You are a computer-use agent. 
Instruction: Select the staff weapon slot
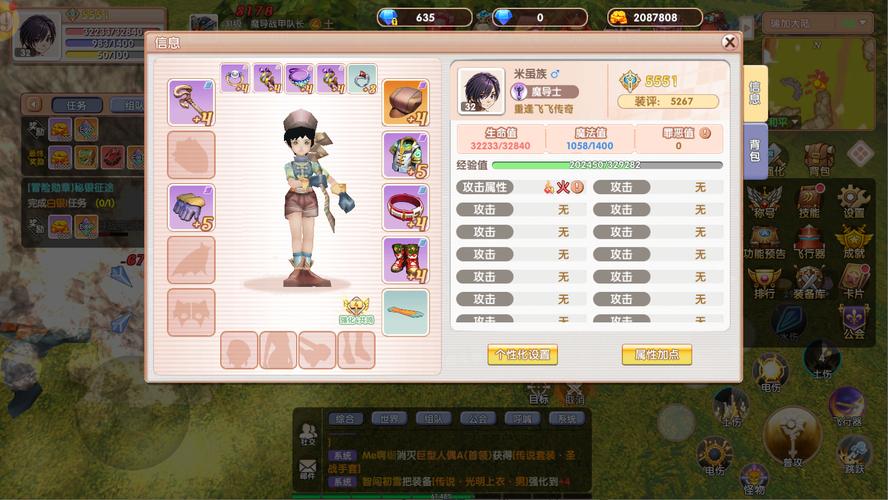[190, 102]
